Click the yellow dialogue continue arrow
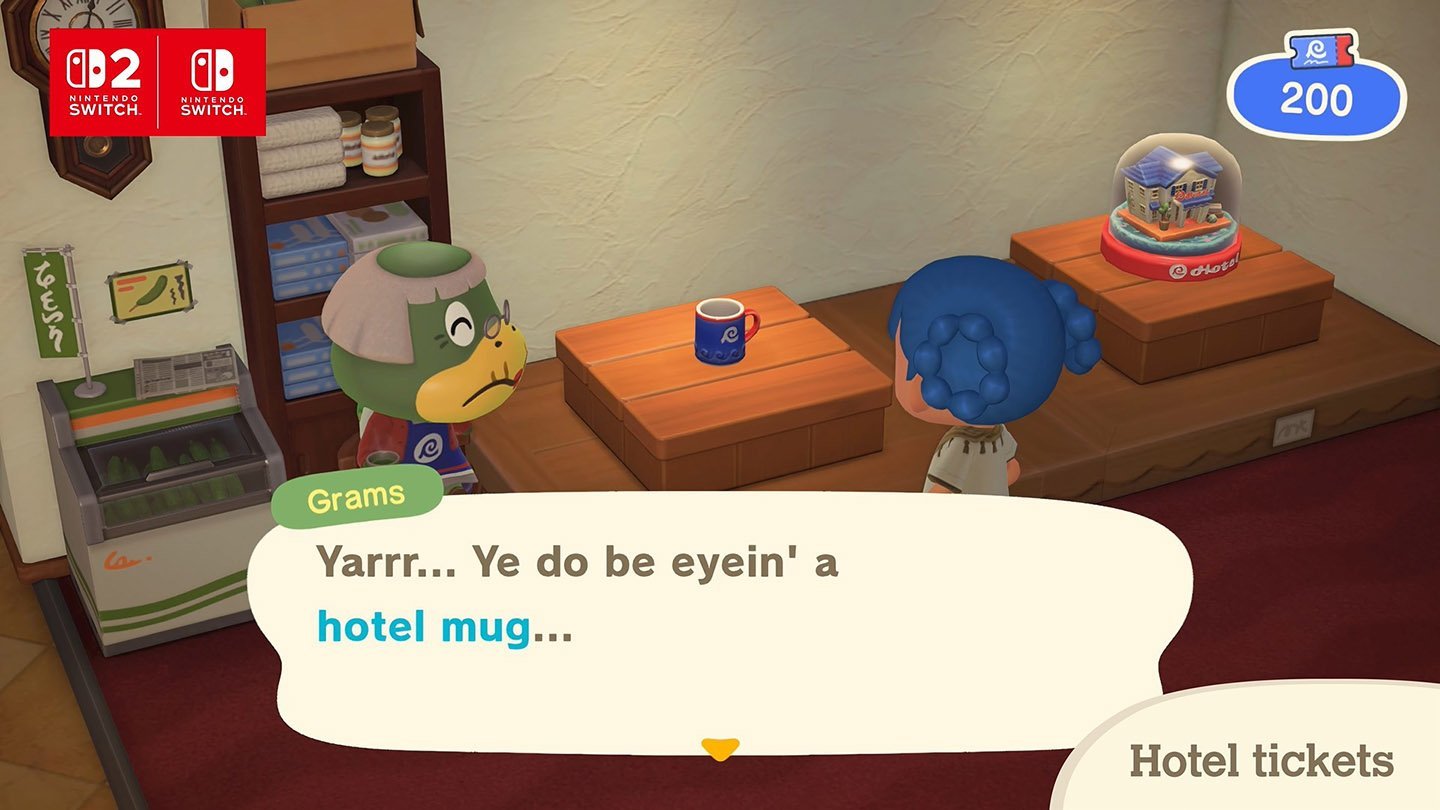 (719, 748)
